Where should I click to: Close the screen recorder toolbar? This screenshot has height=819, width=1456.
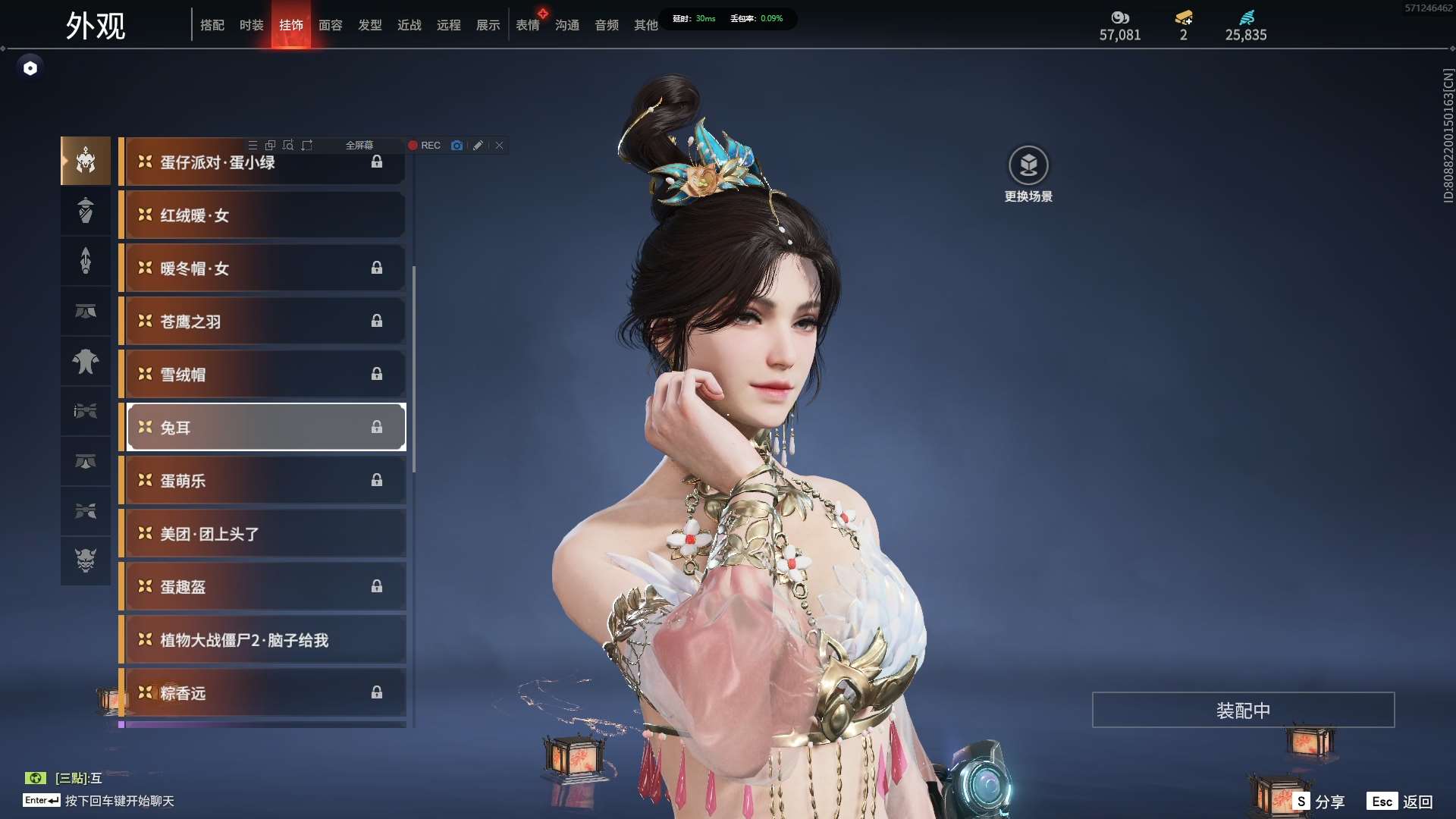[x=500, y=146]
